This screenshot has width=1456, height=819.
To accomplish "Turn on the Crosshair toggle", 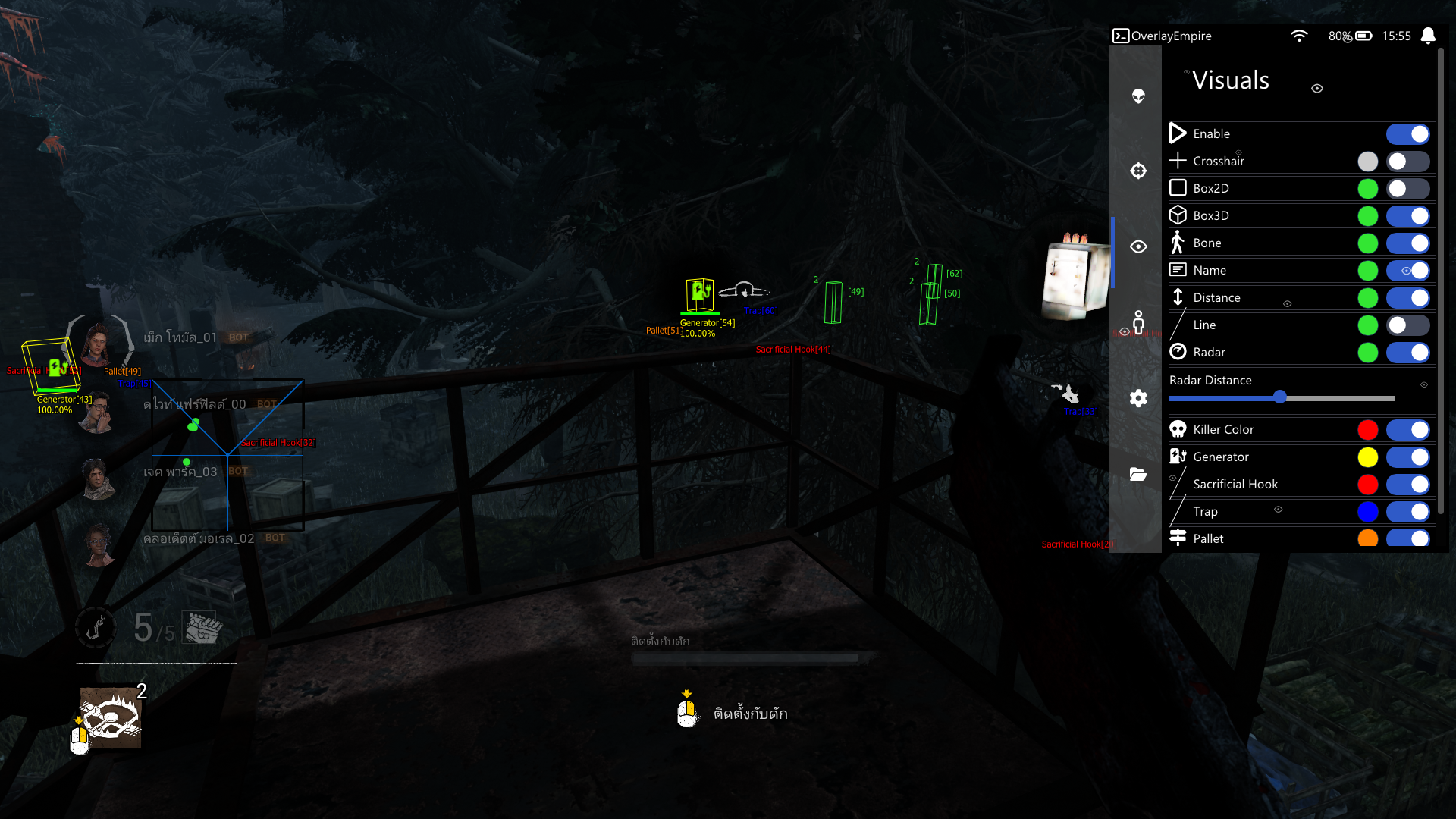I will [x=1407, y=162].
